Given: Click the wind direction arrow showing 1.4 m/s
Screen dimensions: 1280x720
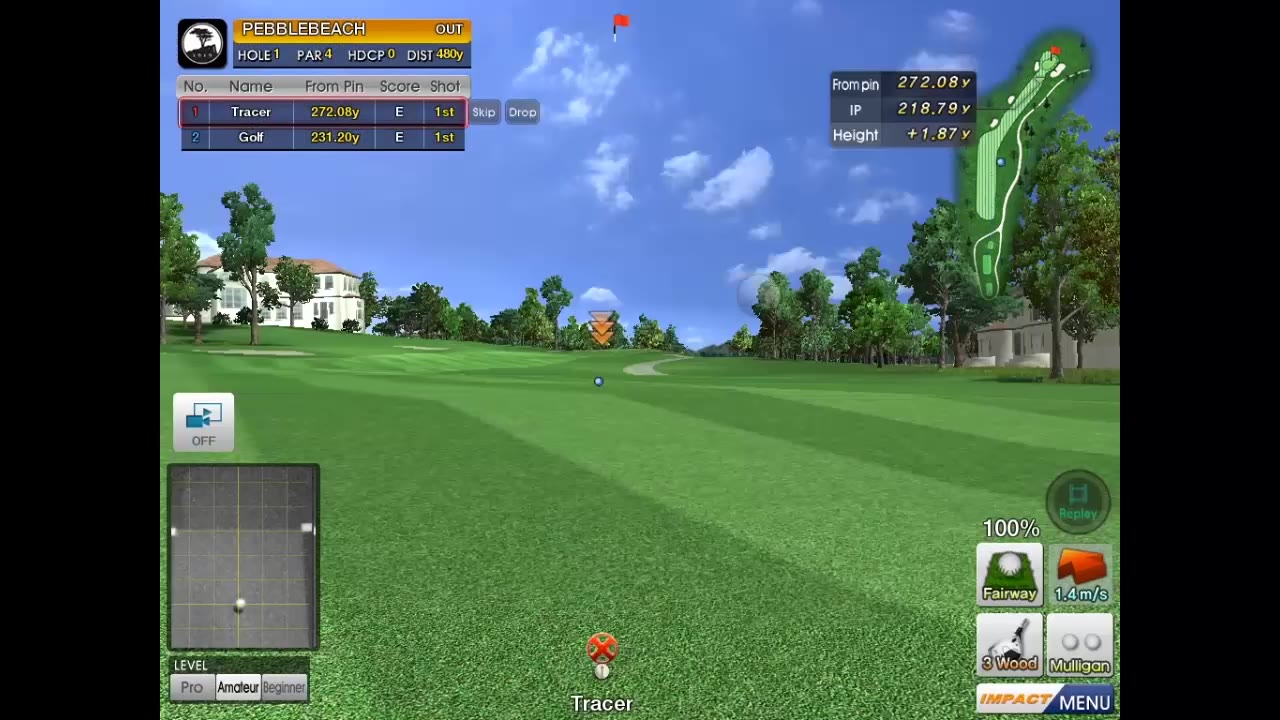Looking at the screenshot, I should [1080, 570].
